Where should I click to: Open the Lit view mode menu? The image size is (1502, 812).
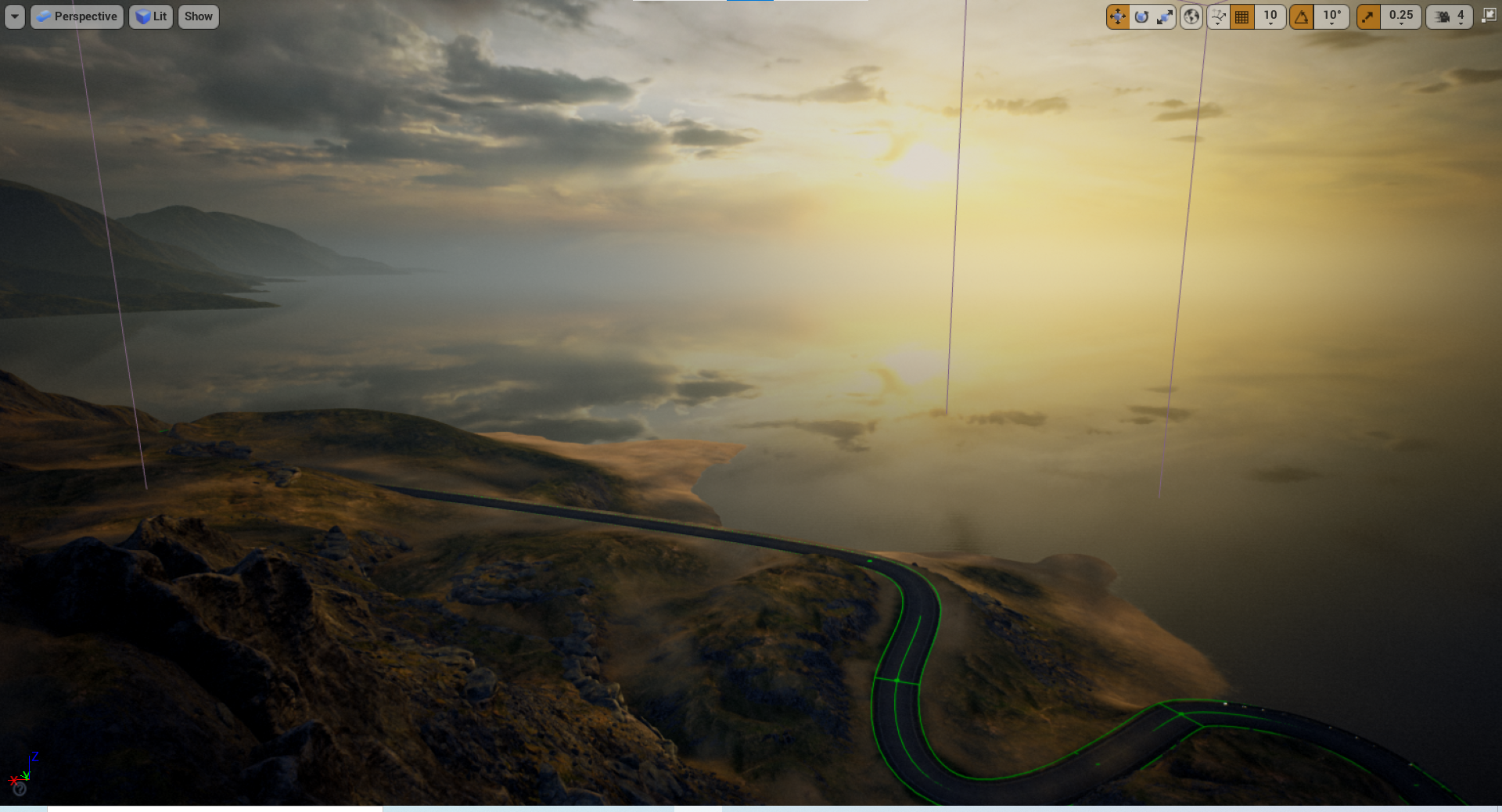pyautogui.click(x=150, y=16)
